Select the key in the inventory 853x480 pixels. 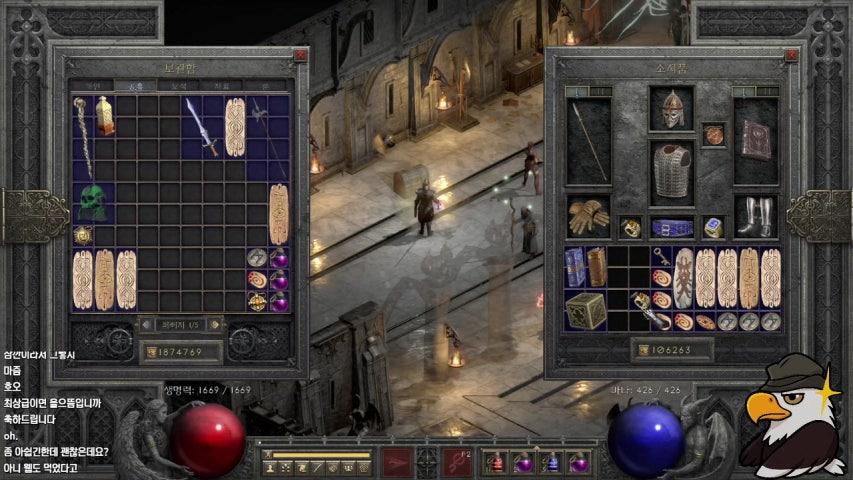pyautogui.click(x=661, y=255)
